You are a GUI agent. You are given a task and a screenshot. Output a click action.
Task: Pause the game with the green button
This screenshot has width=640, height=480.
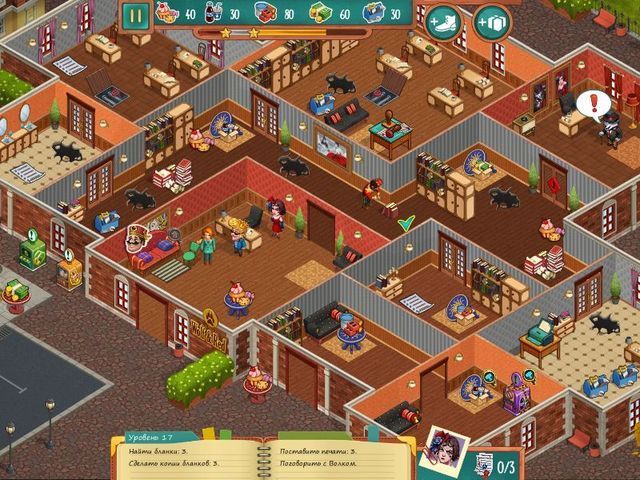tap(135, 15)
